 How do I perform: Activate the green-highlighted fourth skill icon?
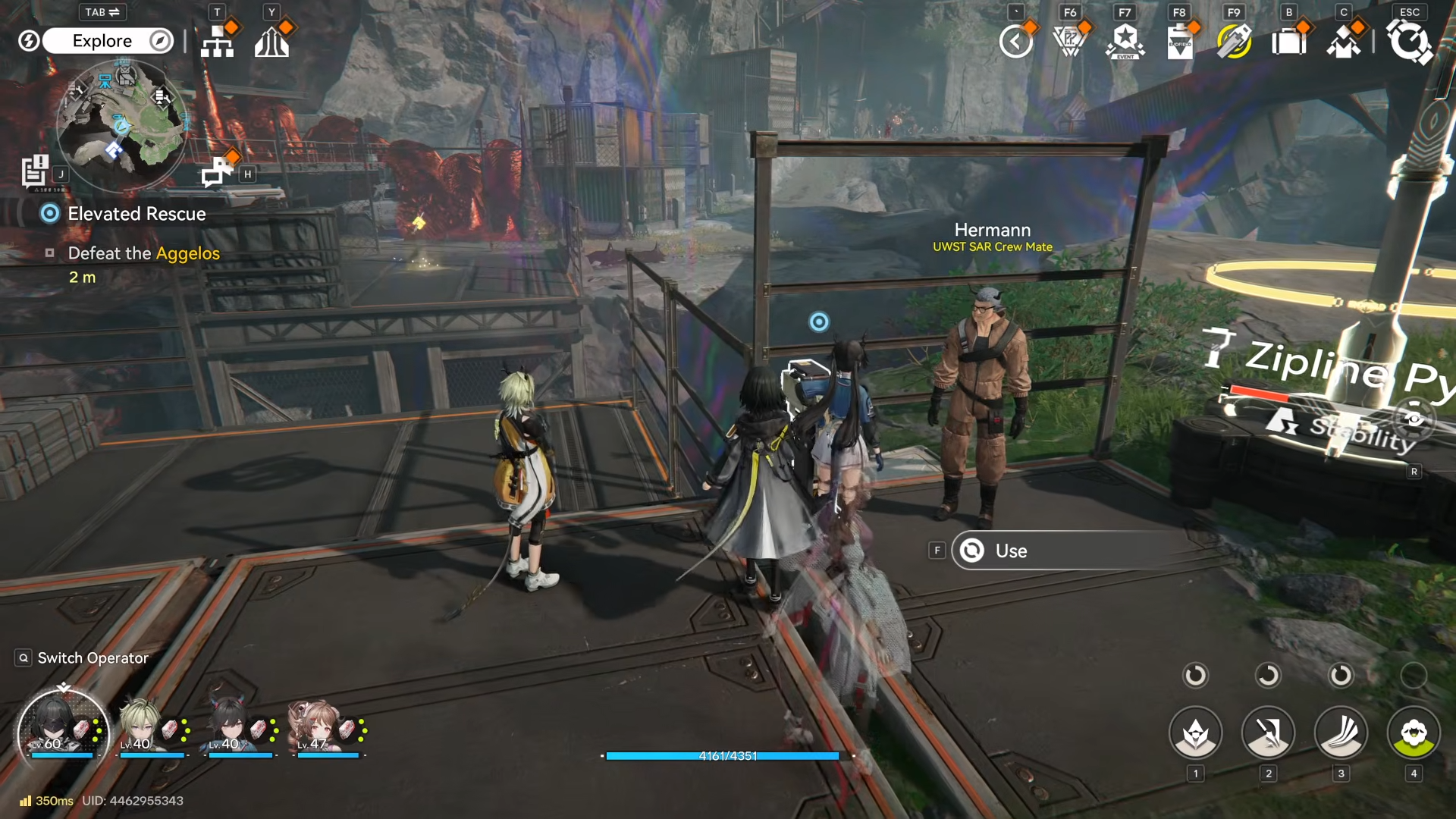pyautogui.click(x=1414, y=733)
